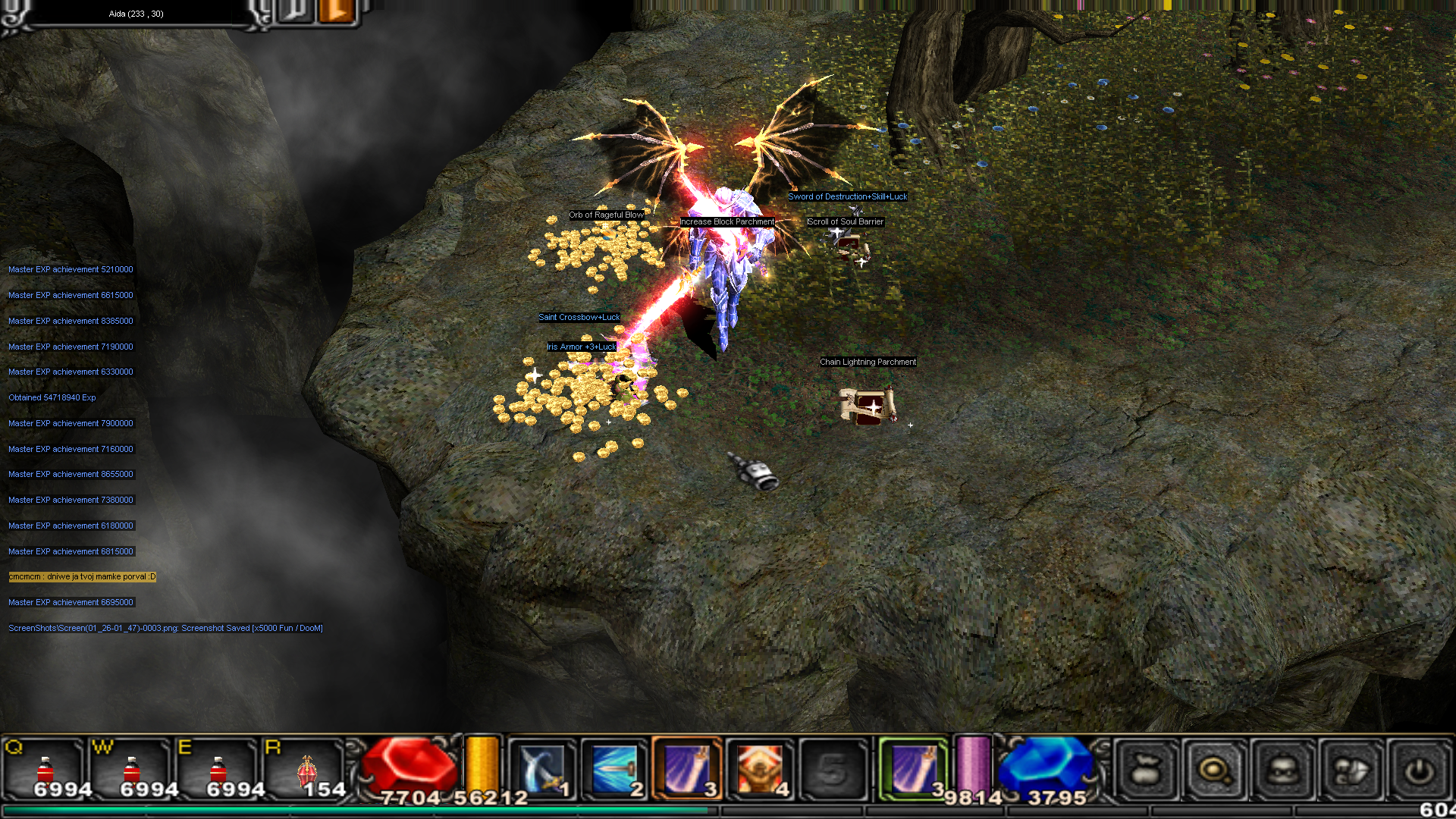Use the red potion in slot W
Viewport: 1456px width, 819px height.
tap(132, 769)
